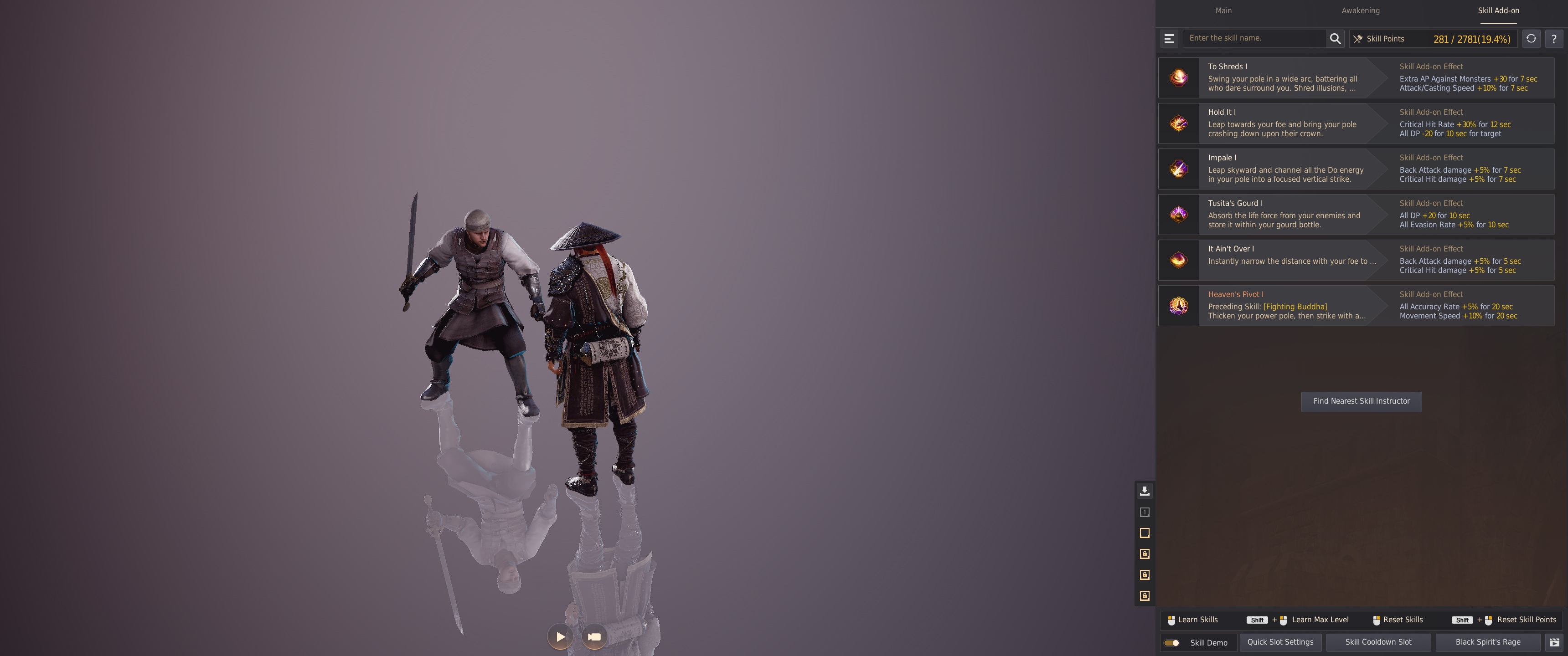Viewport: 1568px width, 656px height.
Task: Select the Impale I skill icon
Action: point(1178,169)
